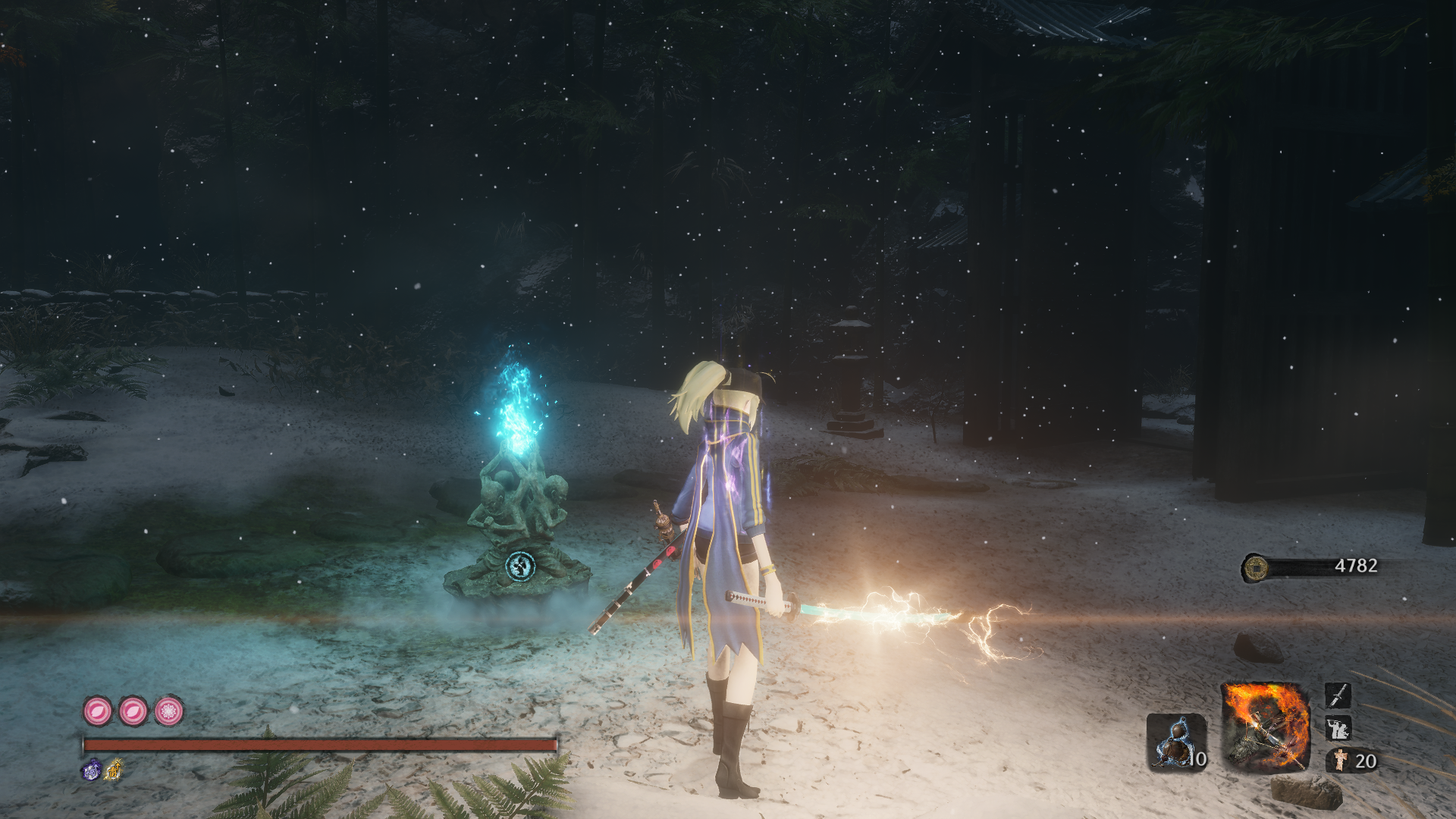
Task: Select the ninjutsu icon with two figures
Action: click(x=1338, y=729)
